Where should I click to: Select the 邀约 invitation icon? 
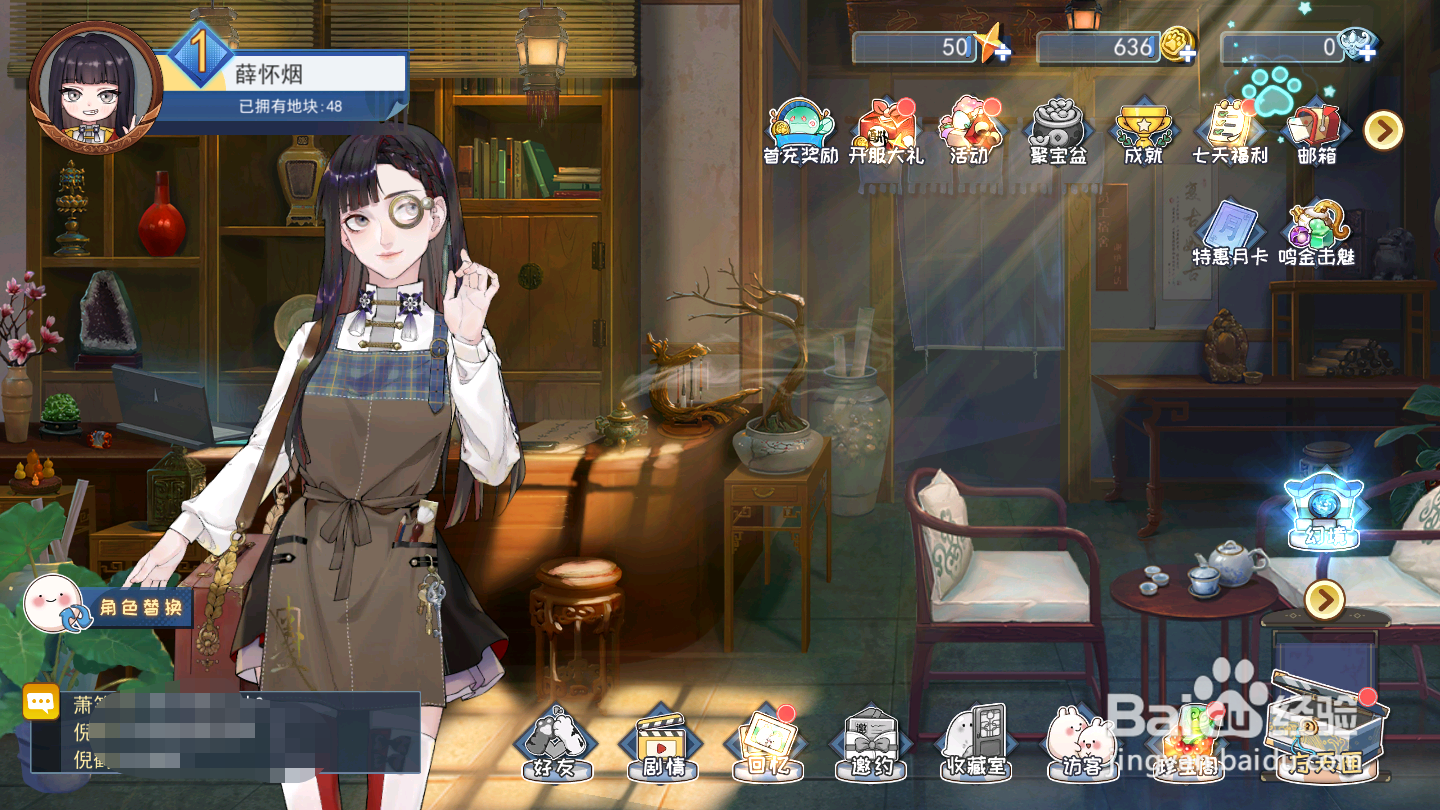(871, 744)
